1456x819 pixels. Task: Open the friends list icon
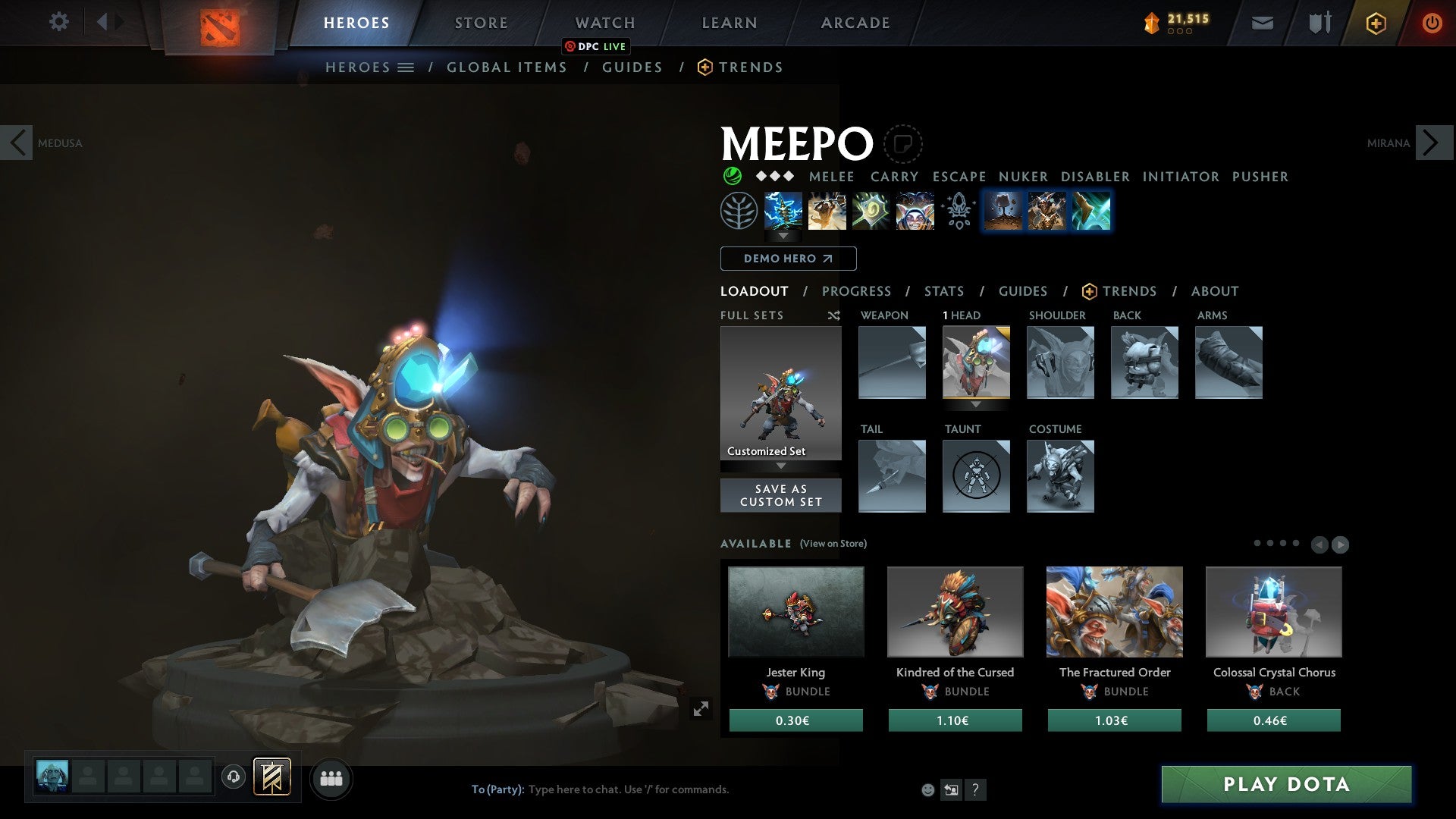click(x=330, y=778)
